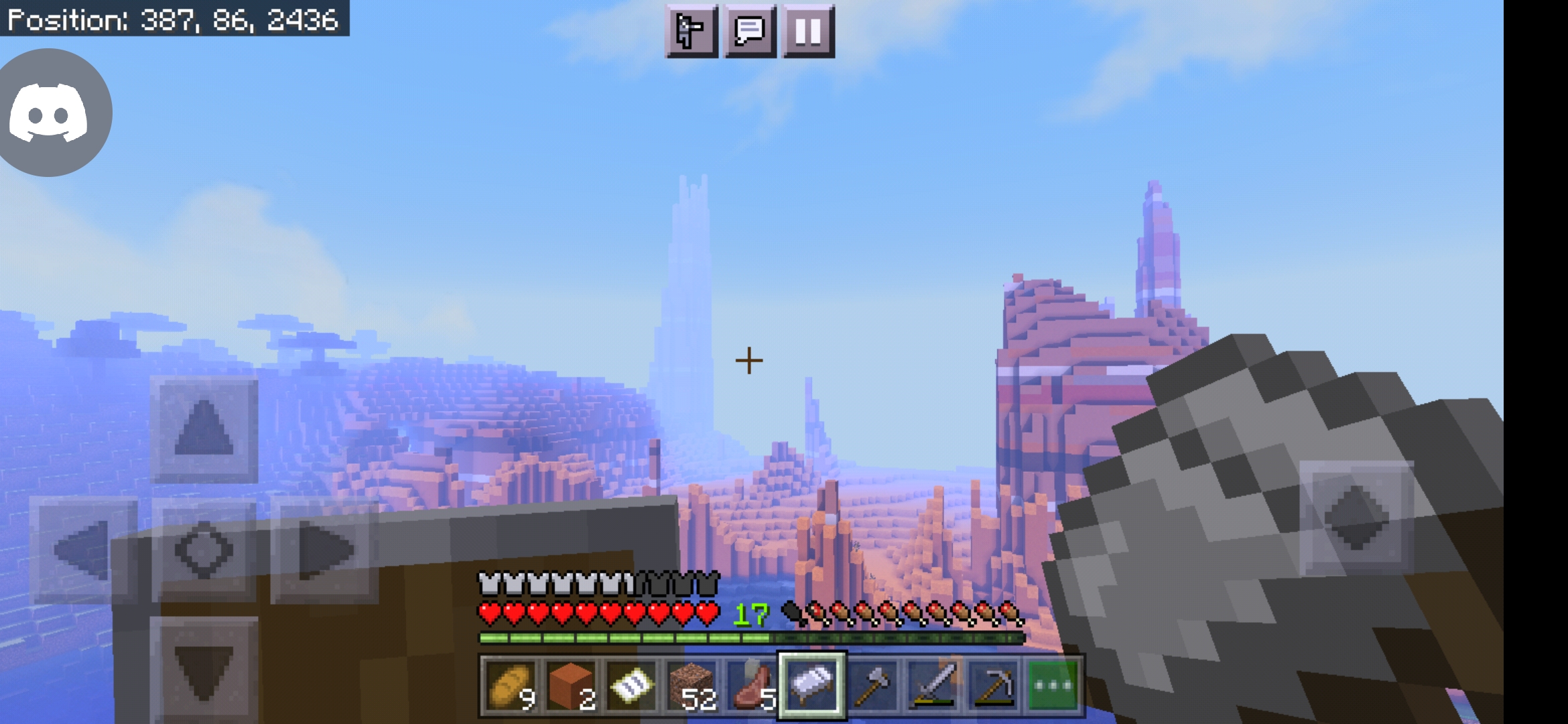Pause the game
Screen dimensions: 1568x724
pyautogui.click(x=808, y=31)
